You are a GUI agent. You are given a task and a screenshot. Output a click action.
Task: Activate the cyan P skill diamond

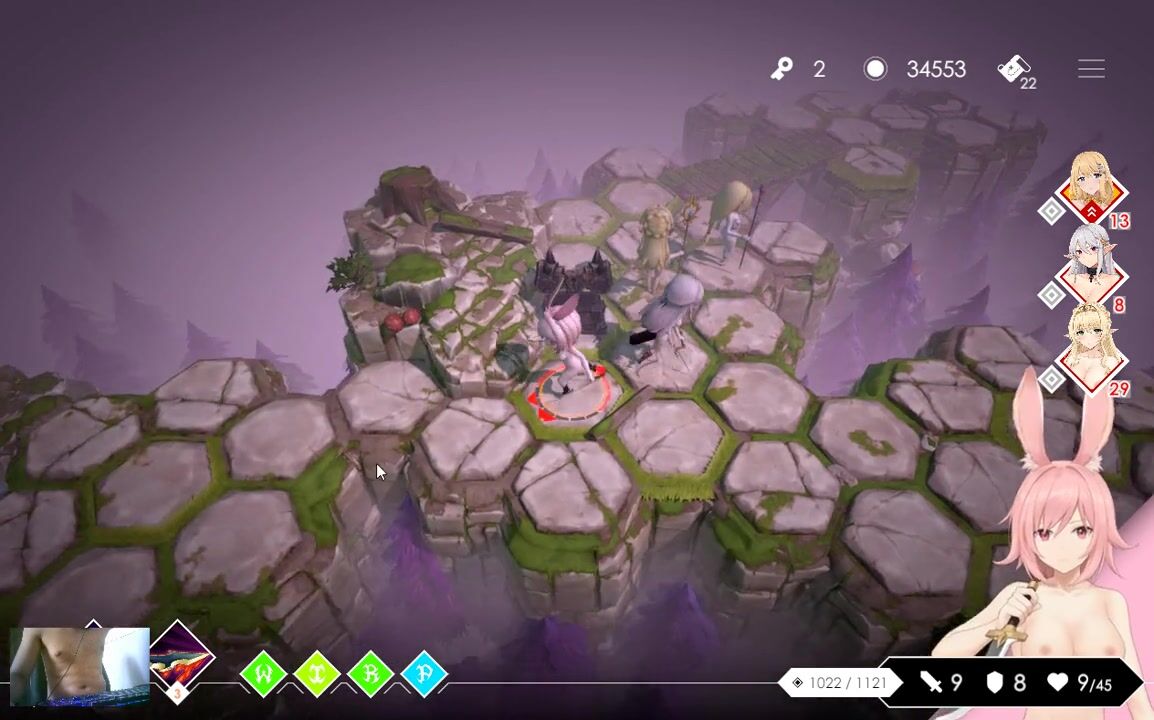424,675
